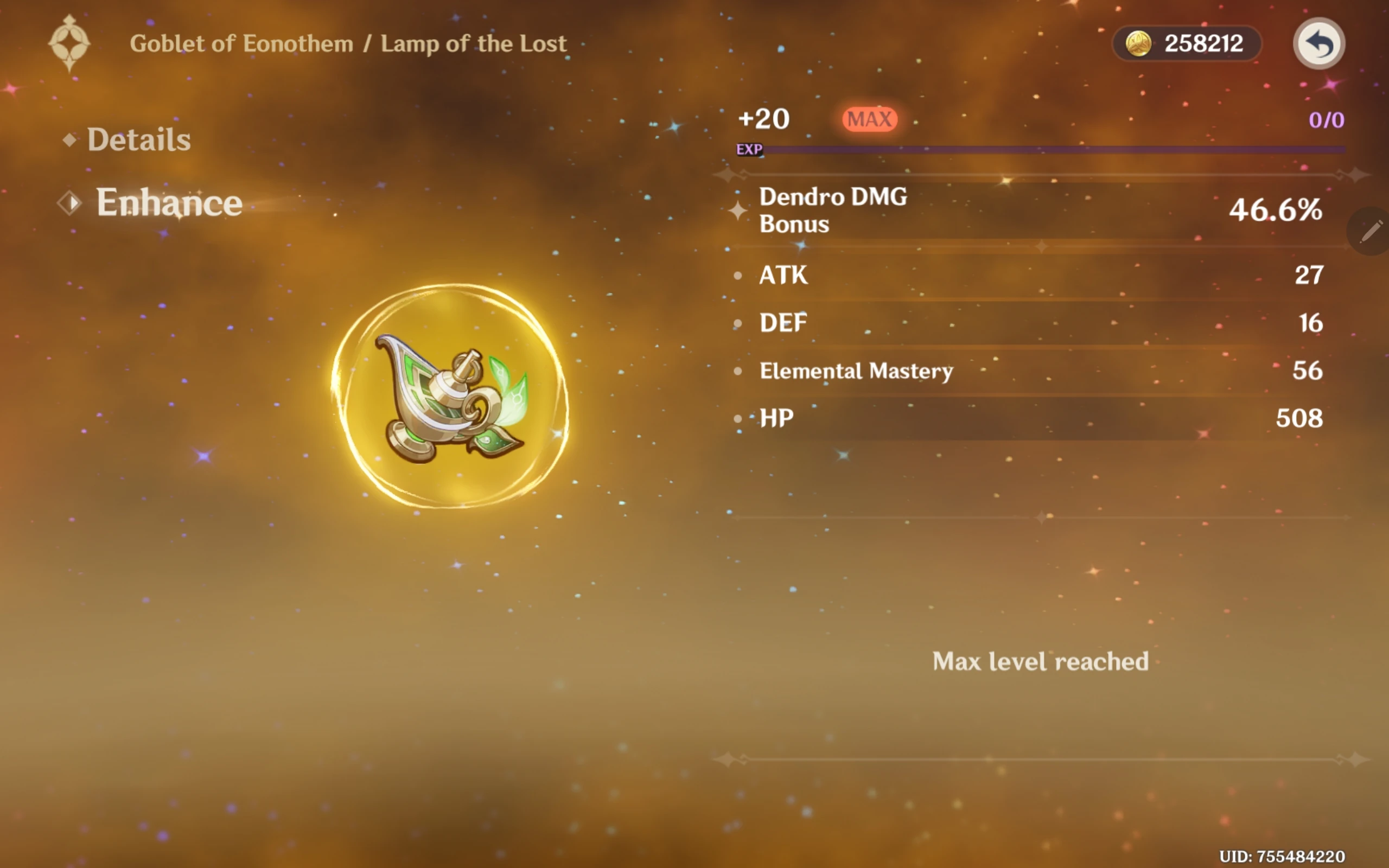Screen dimensions: 1389x868
Task: Click the diamond marker beside Enhance
Action: [70, 203]
